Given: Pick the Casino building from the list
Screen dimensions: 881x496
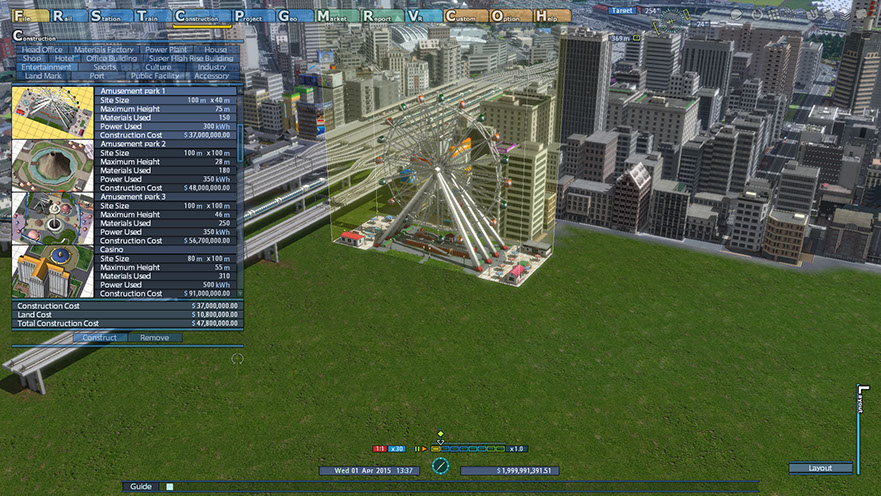Looking at the screenshot, I should pos(53,271).
